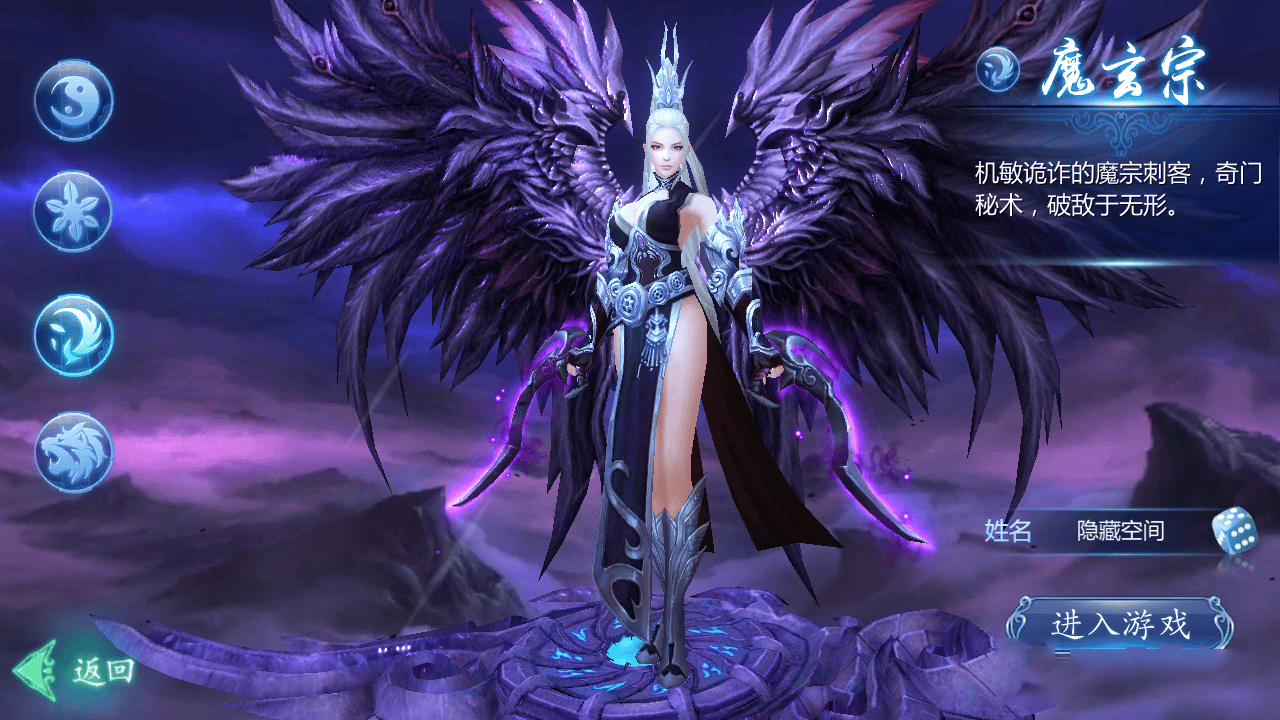Roll the dice for a random name
1280x720 pixels.
pyautogui.click(x=1233, y=530)
